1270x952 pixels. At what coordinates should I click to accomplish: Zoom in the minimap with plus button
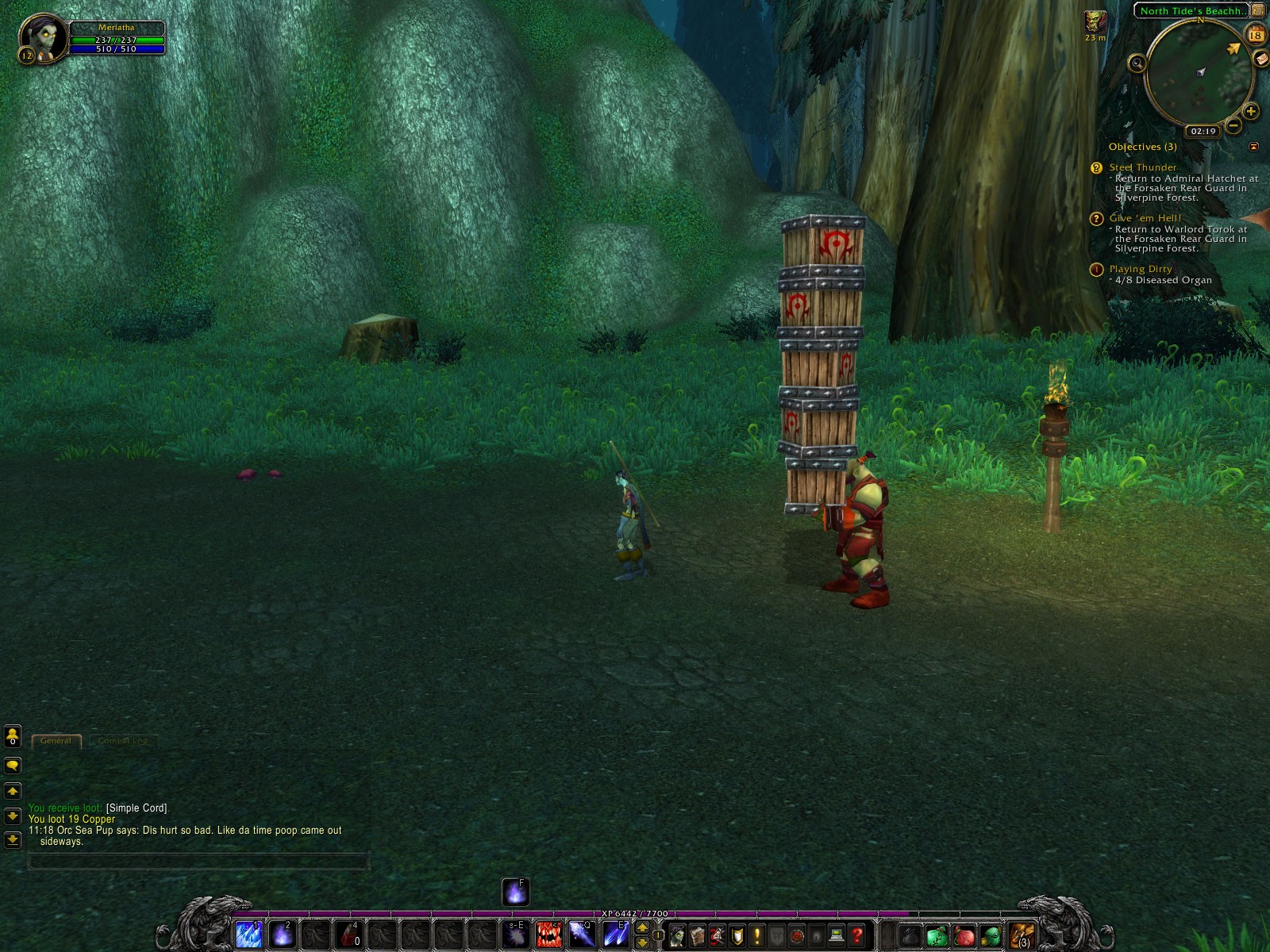pos(1250,111)
